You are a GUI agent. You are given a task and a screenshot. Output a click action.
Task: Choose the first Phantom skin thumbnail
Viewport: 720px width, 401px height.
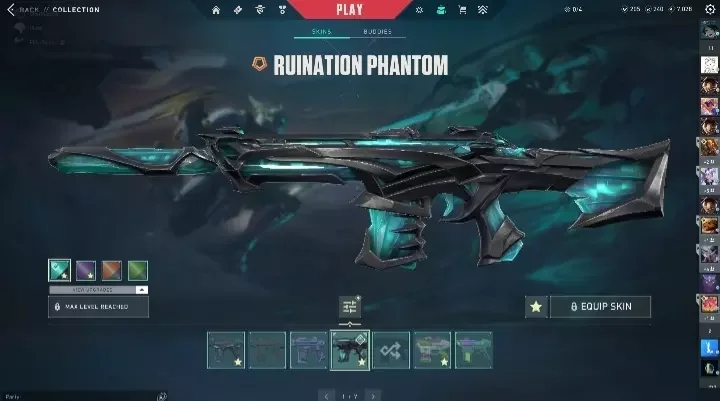226,351
